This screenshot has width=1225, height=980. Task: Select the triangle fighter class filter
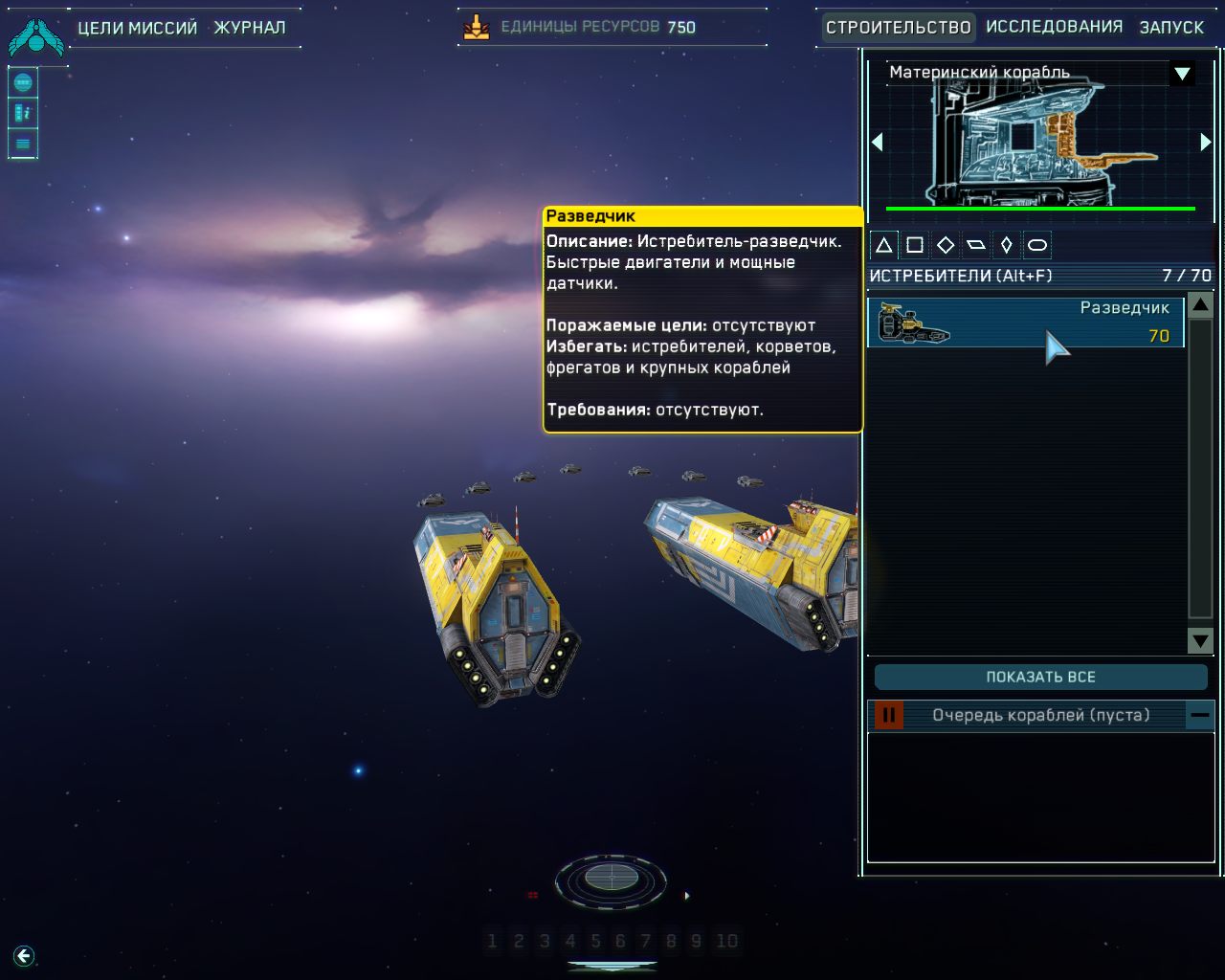[884, 245]
